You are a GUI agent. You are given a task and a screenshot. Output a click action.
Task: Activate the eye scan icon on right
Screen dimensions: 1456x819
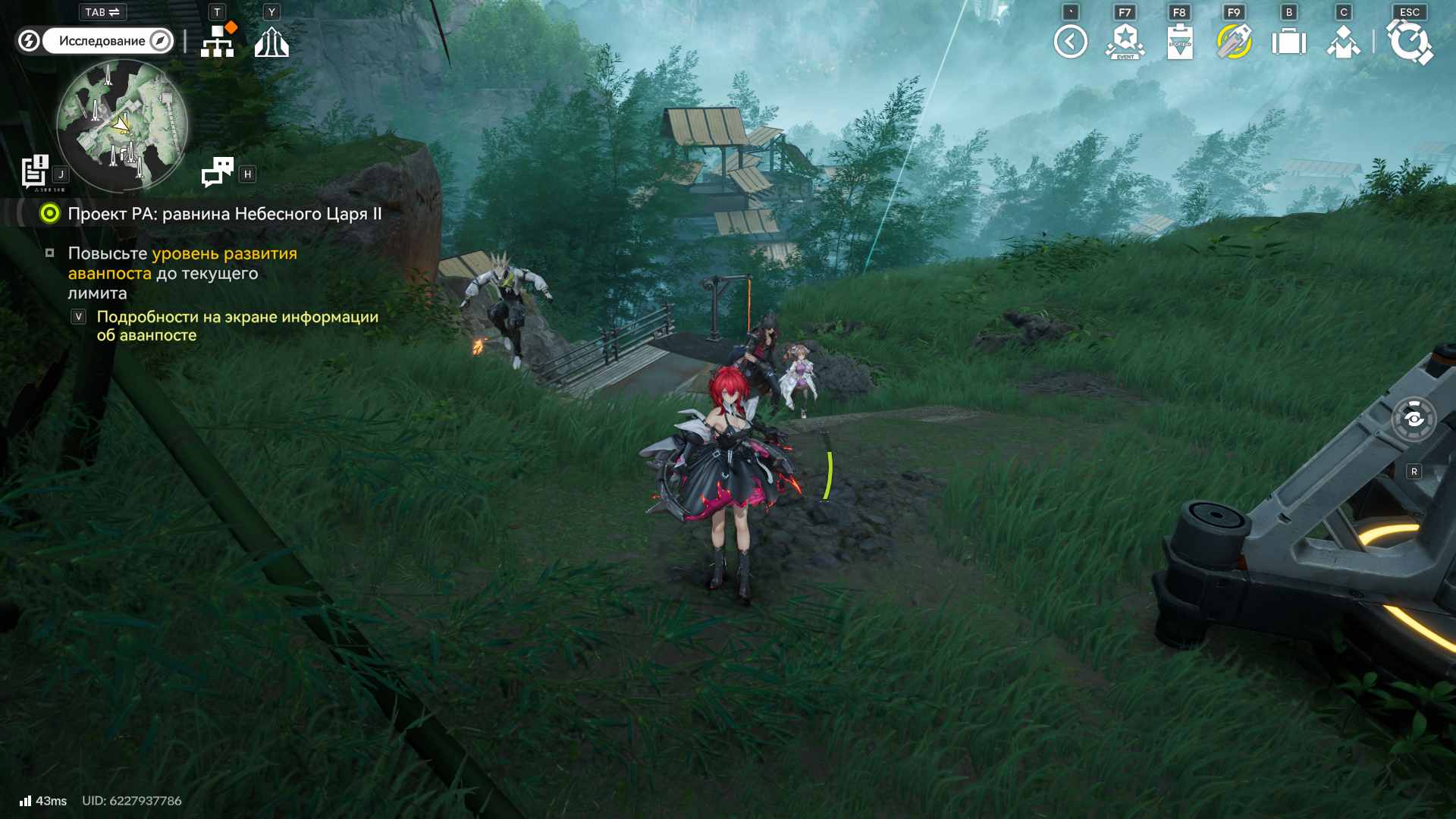click(x=1414, y=419)
